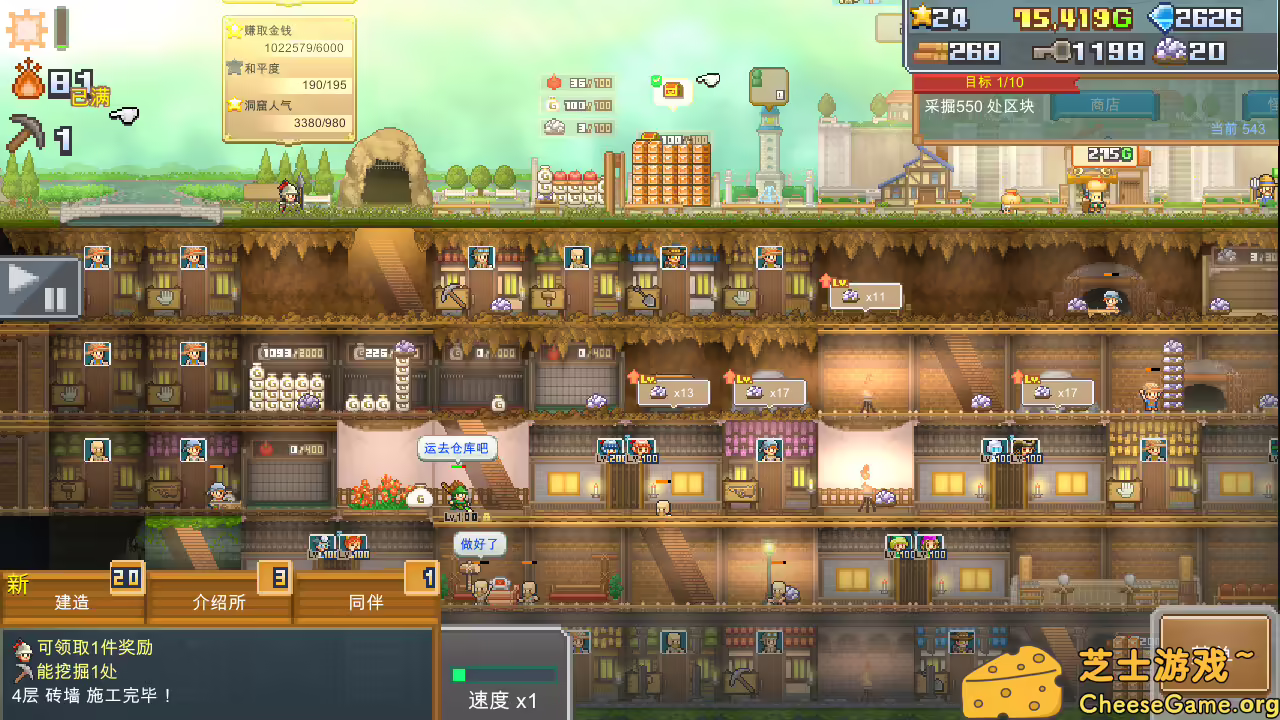Tap the treasure chest bubble with green check
The width and height of the screenshot is (1280, 720).
pos(671,90)
